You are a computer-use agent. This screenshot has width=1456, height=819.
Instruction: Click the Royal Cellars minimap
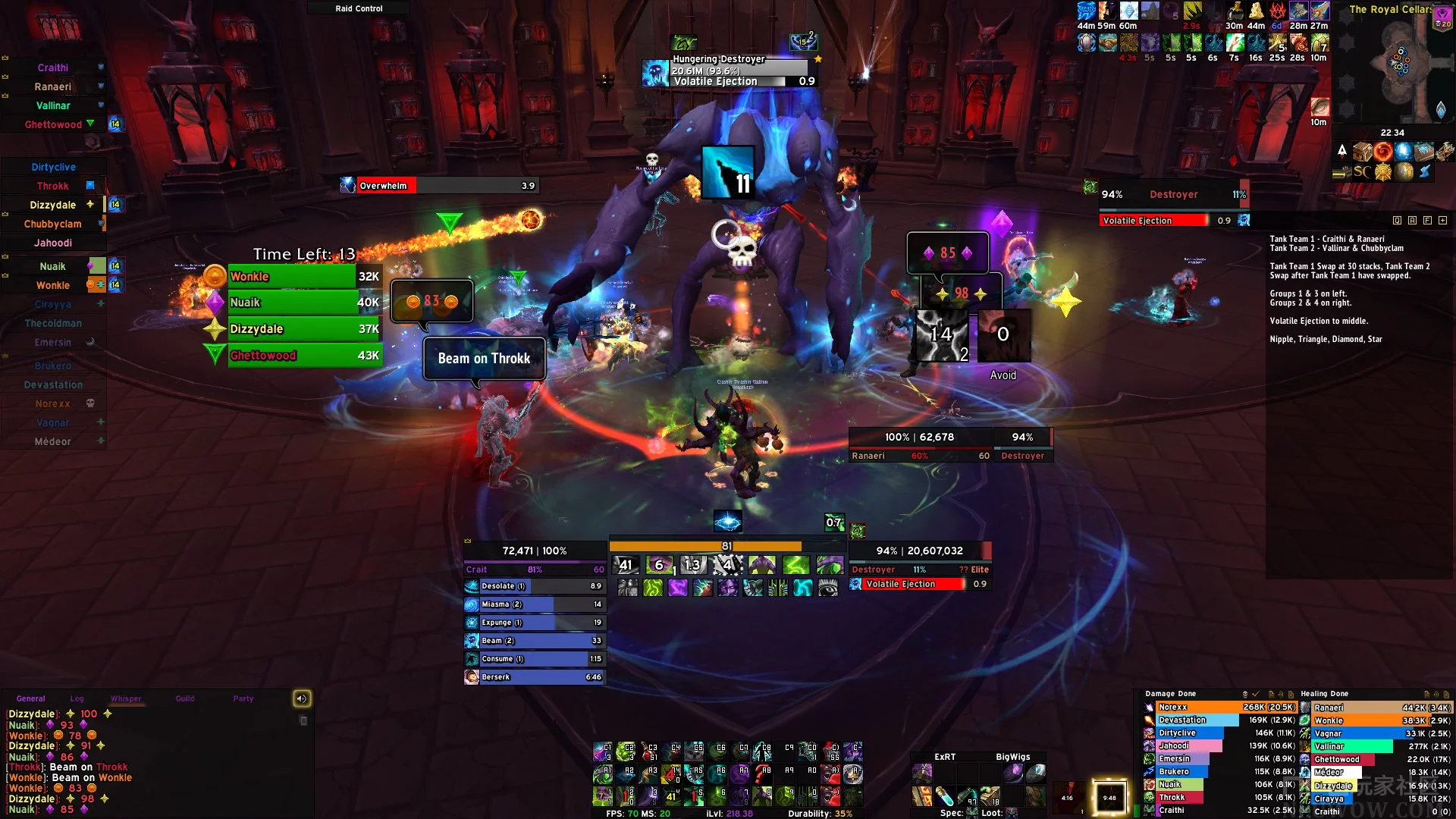(1394, 64)
